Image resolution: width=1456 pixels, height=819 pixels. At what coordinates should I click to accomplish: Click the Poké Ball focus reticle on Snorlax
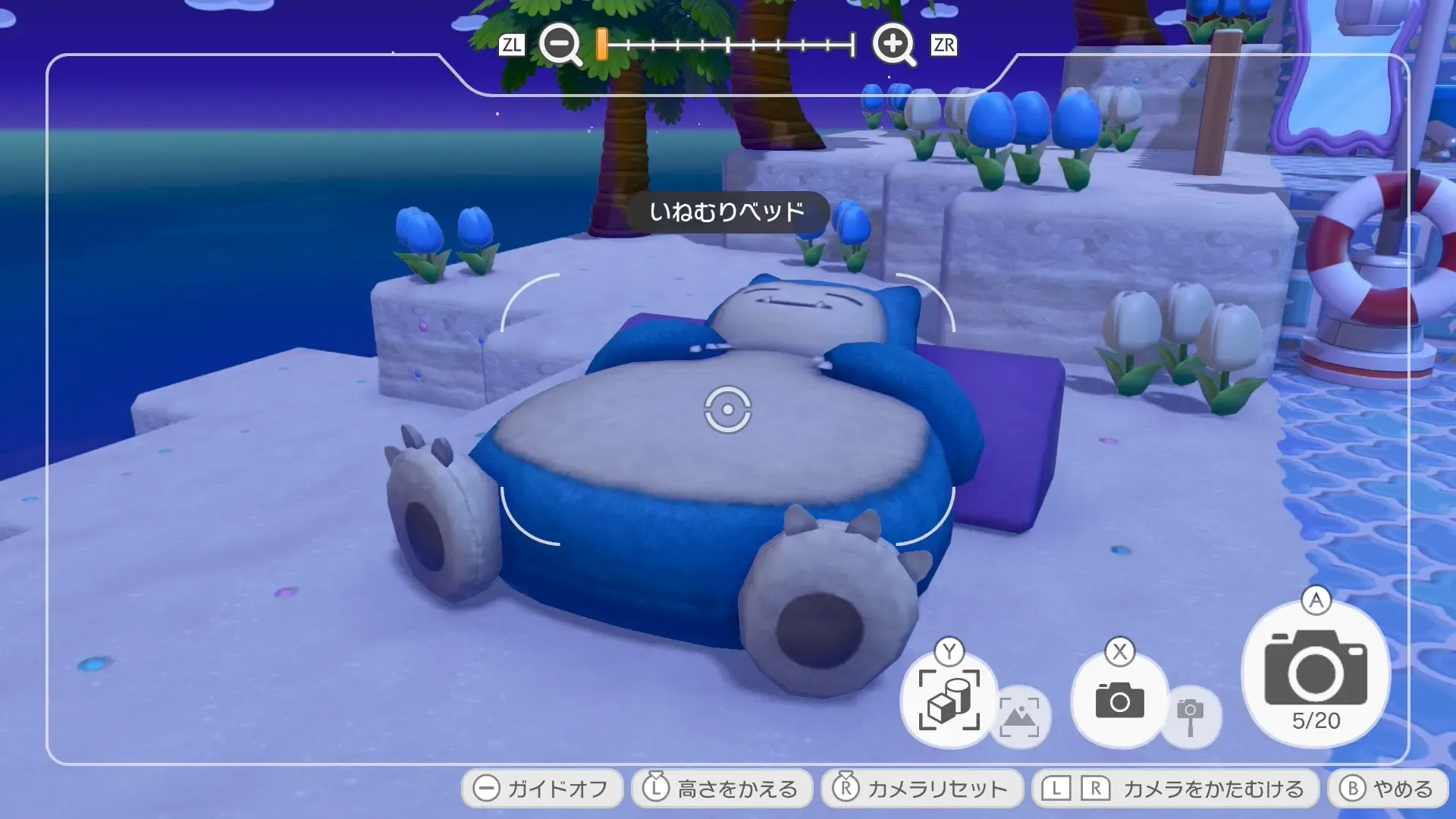[727, 412]
